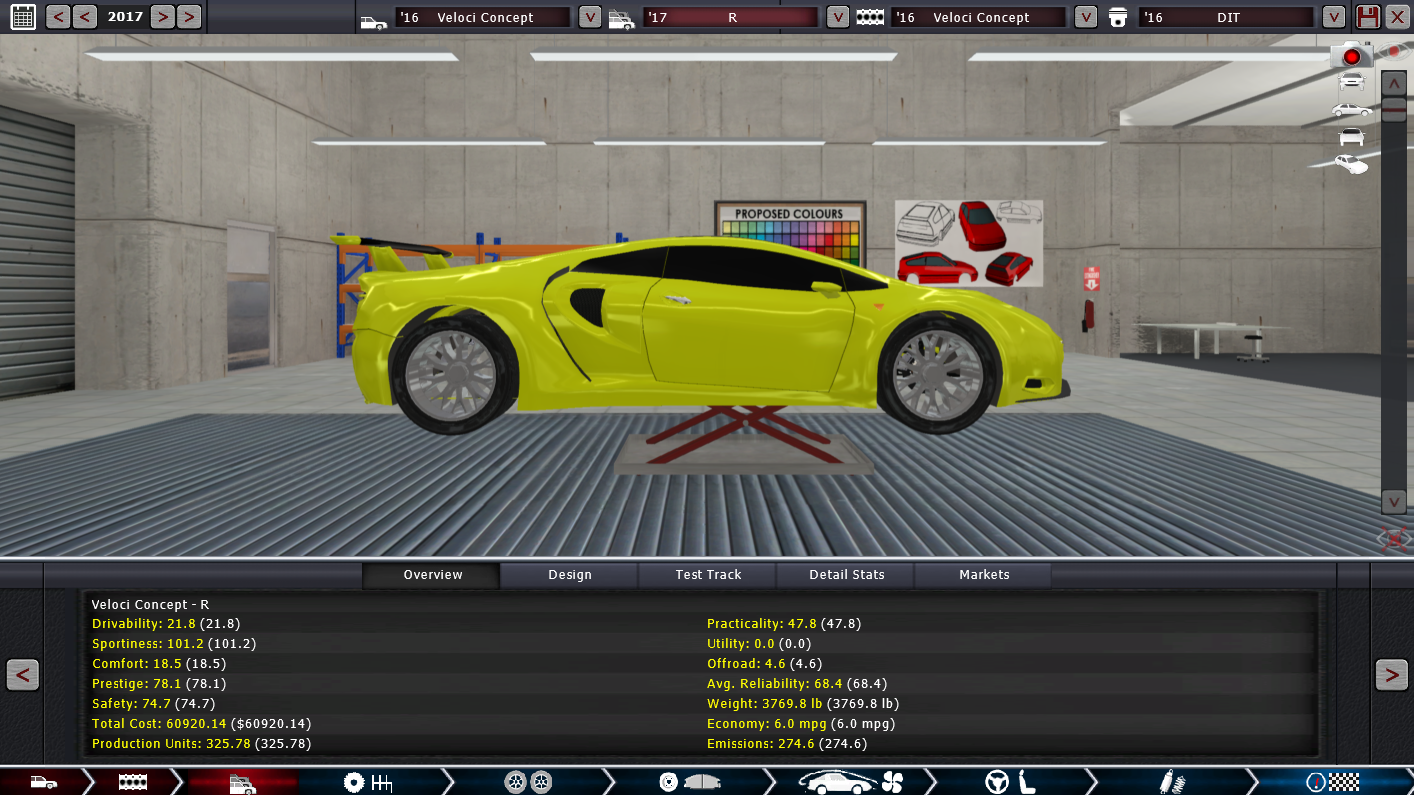Advance with the right arrow beside stats panel
1414x795 pixels.
[1391, 675]
